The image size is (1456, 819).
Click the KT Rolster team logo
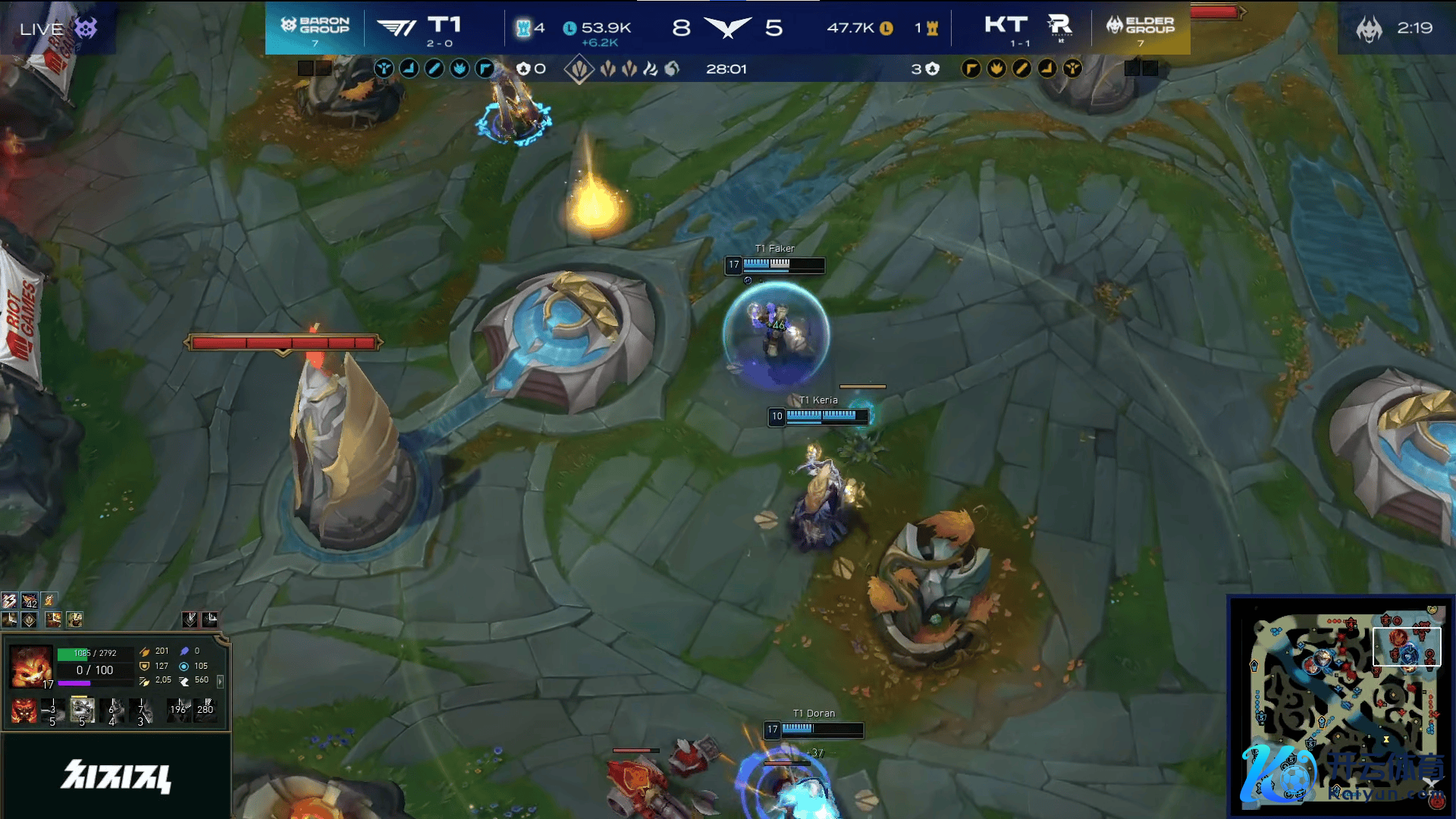coord(1060,27)
